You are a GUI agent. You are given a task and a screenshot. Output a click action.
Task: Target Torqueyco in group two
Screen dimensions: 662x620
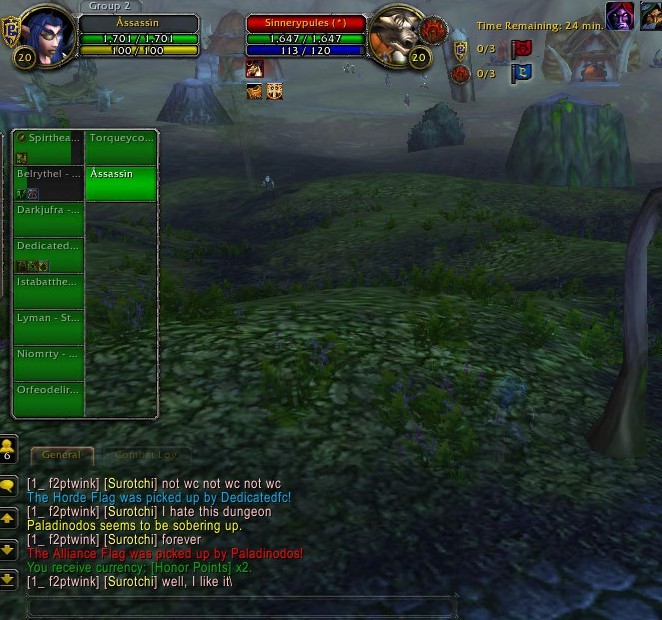pos(121,147)
